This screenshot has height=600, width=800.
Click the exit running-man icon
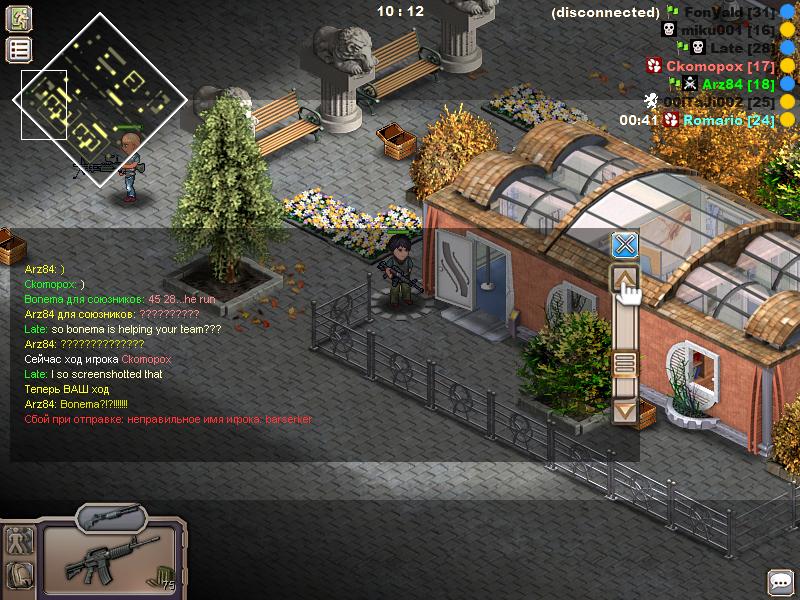(x=19, y=18)
